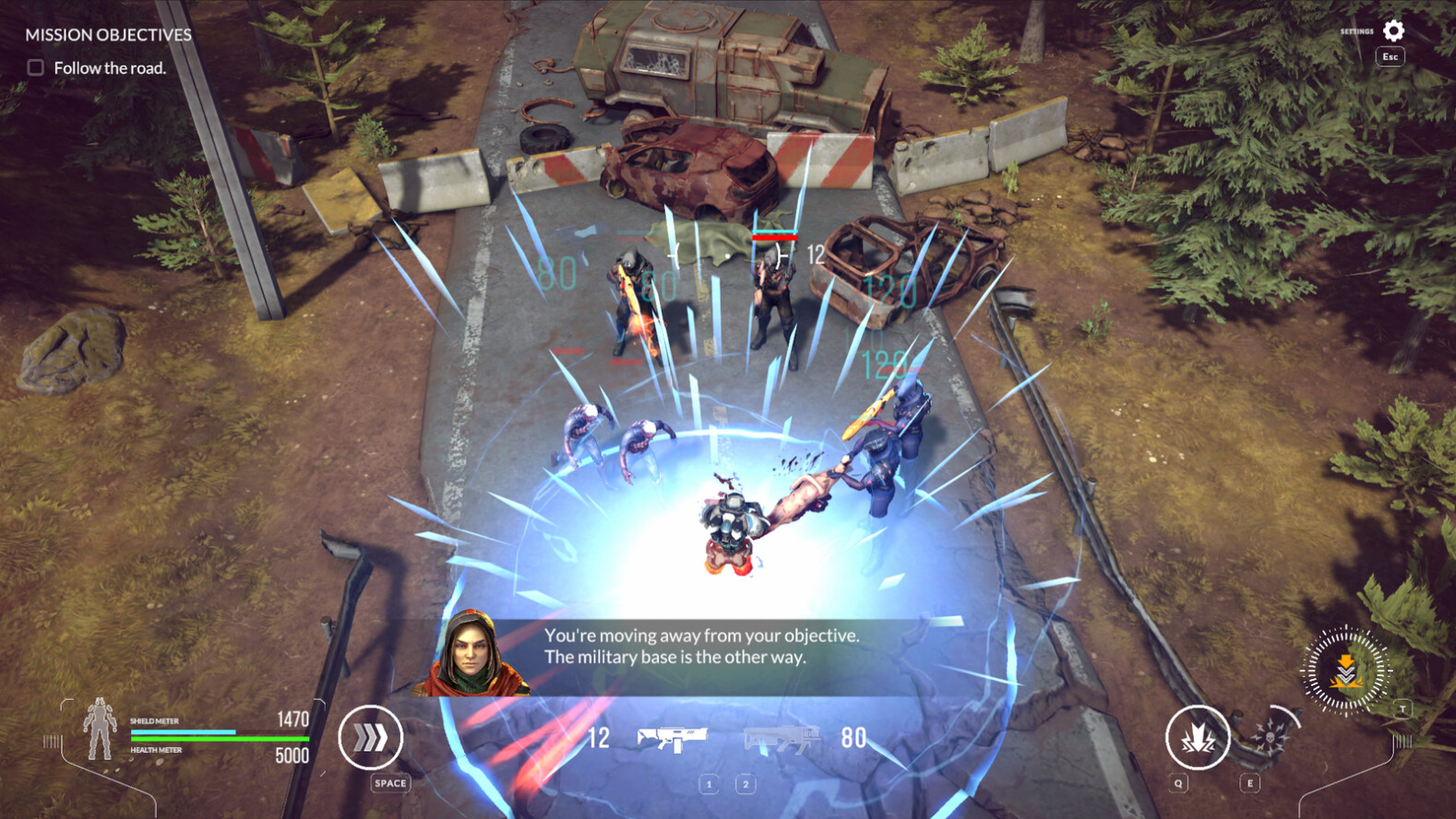Trigger the Q slam ability icon
Image resolution: width=1456 pixels, height=819 pixels.
click(1197, 737)
